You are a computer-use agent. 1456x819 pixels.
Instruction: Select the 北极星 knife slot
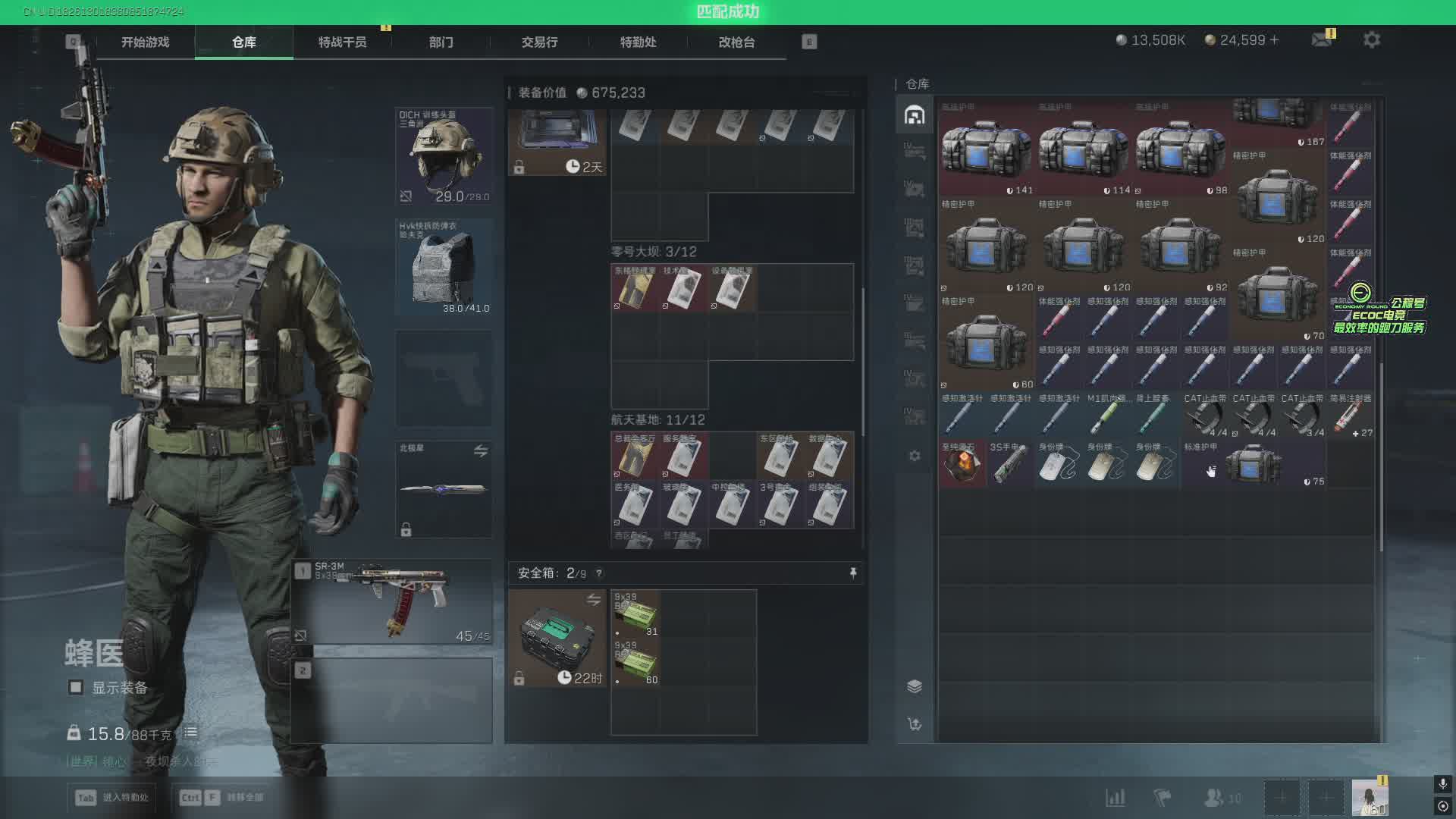click(444, 489)
